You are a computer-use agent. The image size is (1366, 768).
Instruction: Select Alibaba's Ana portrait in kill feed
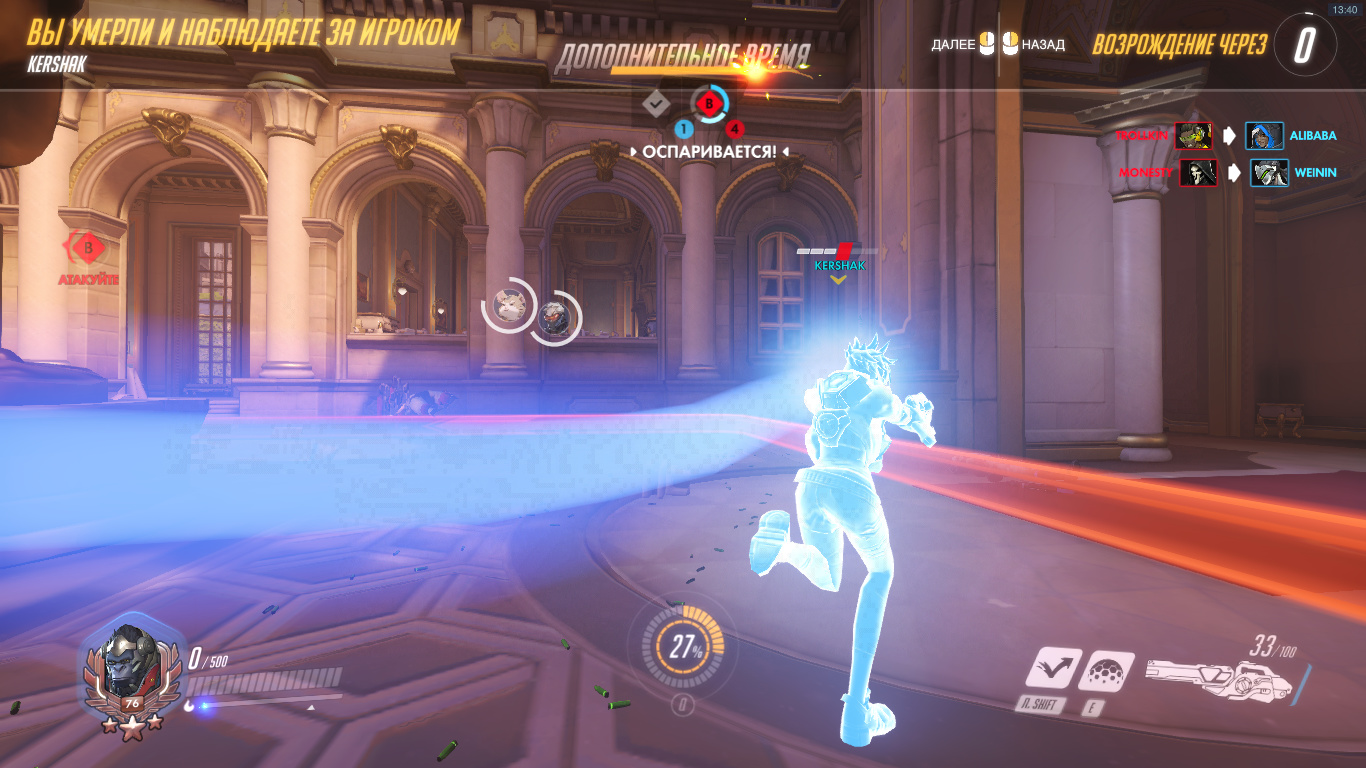(1265, 136)
